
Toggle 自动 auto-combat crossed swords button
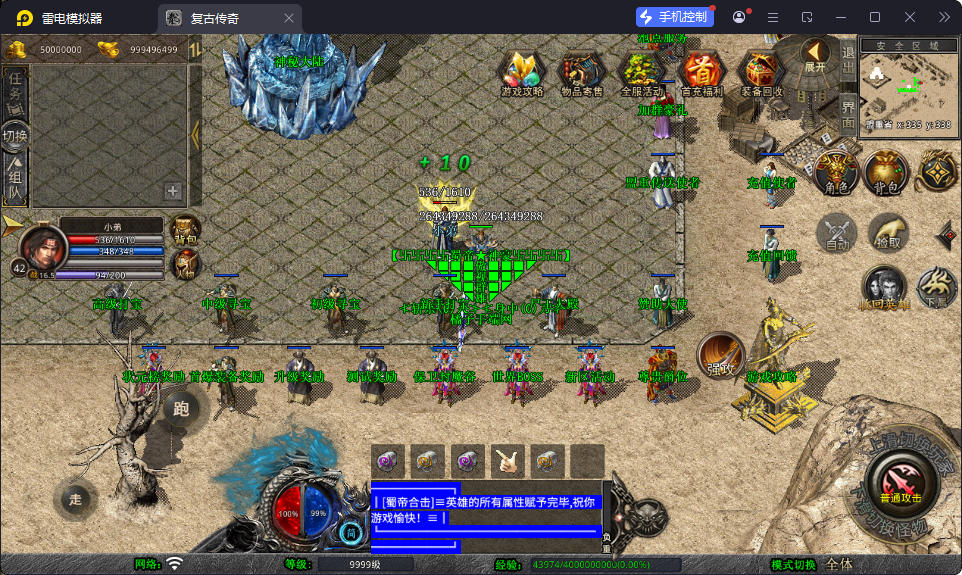pos(836,233)
